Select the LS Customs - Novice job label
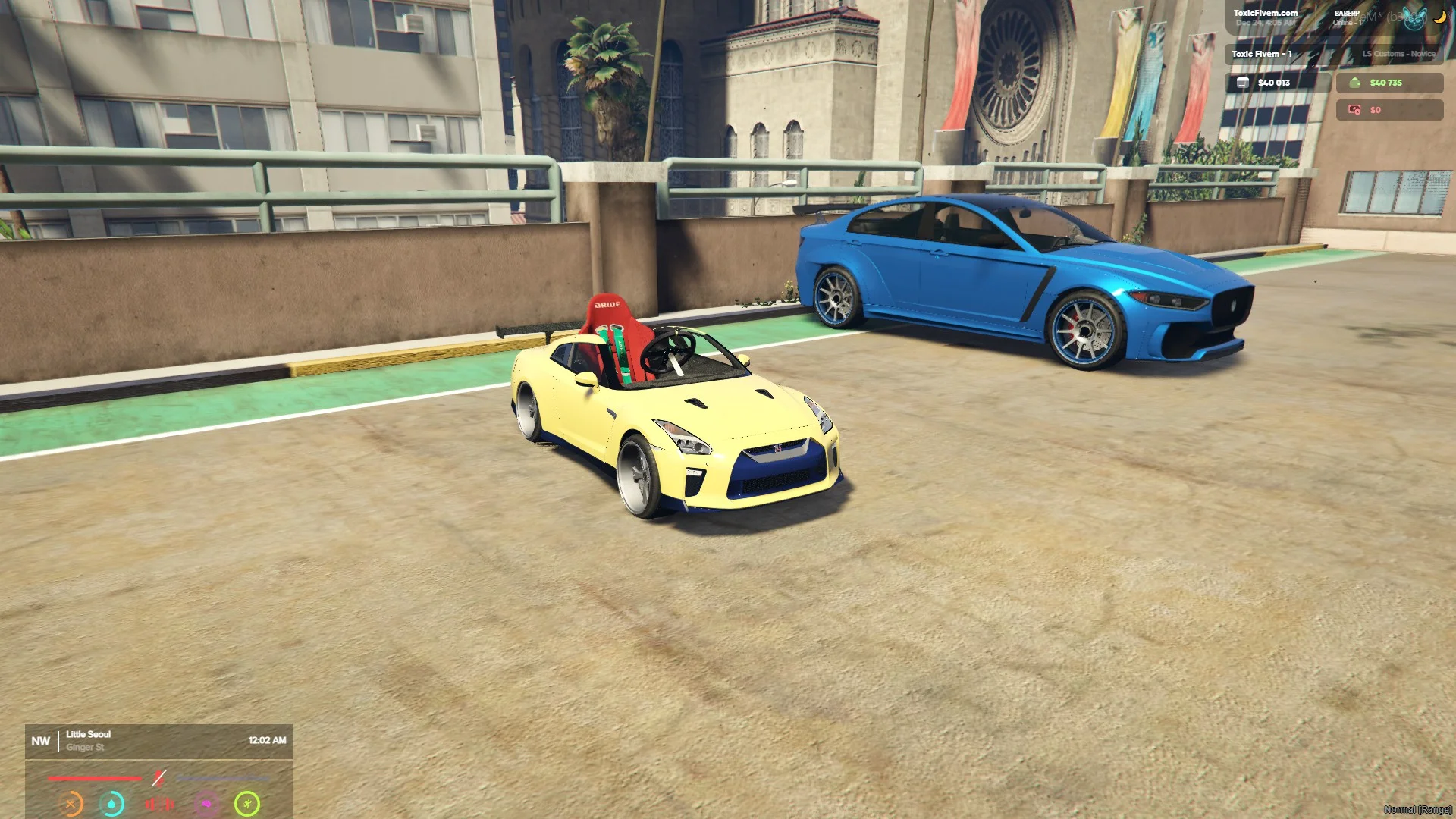This screenshot has height=819, width=1456. (x=1398, y=54)
